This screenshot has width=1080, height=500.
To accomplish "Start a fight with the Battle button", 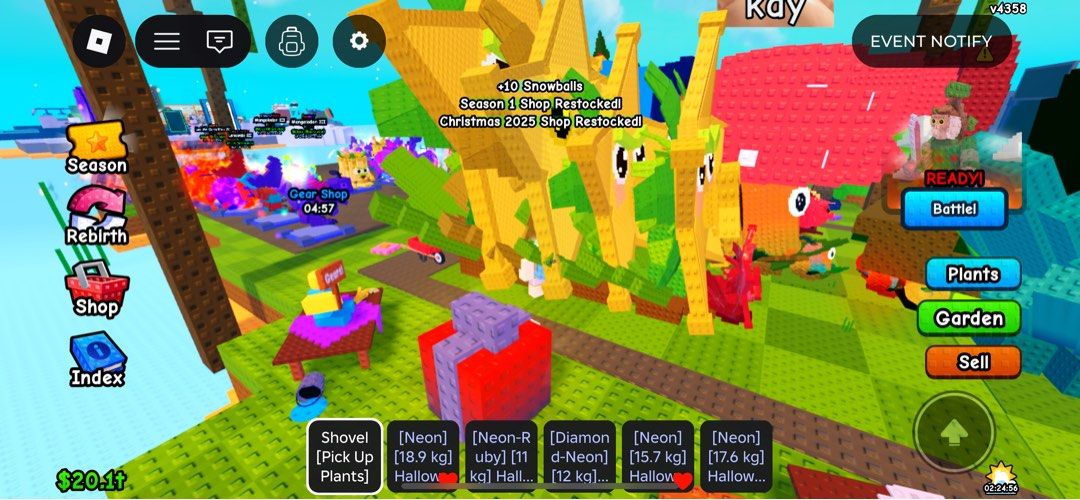I will point(954,210).
